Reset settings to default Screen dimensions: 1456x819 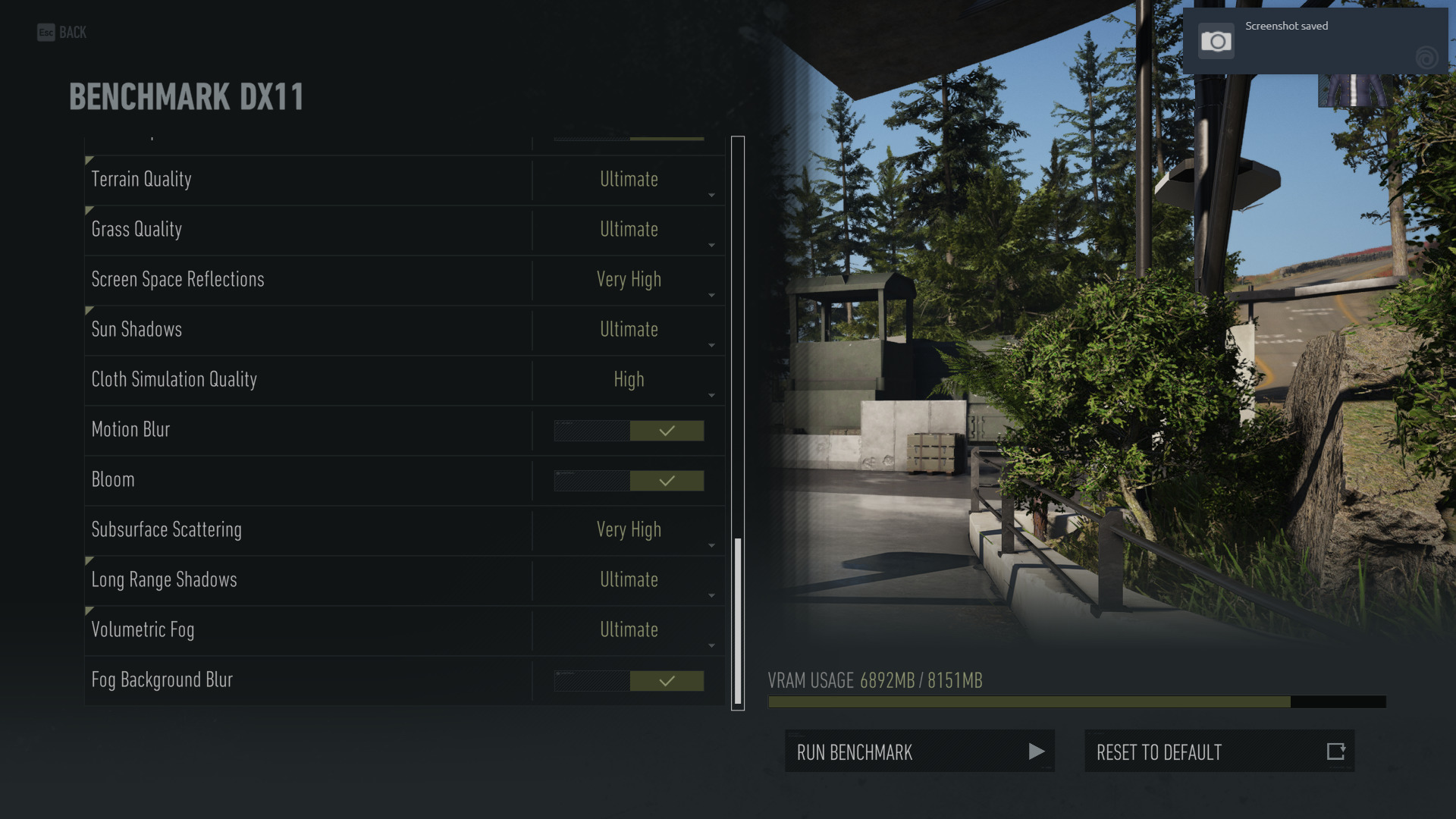pos(1219,752)
